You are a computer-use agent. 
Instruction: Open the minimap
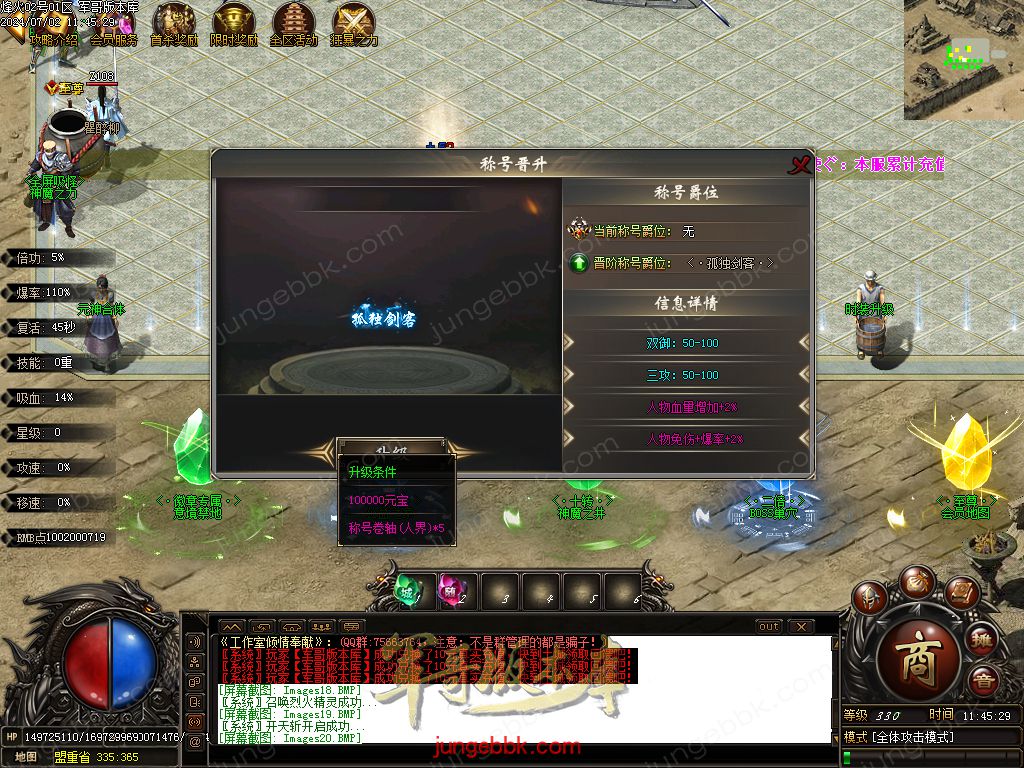click(x=963, y=59)
